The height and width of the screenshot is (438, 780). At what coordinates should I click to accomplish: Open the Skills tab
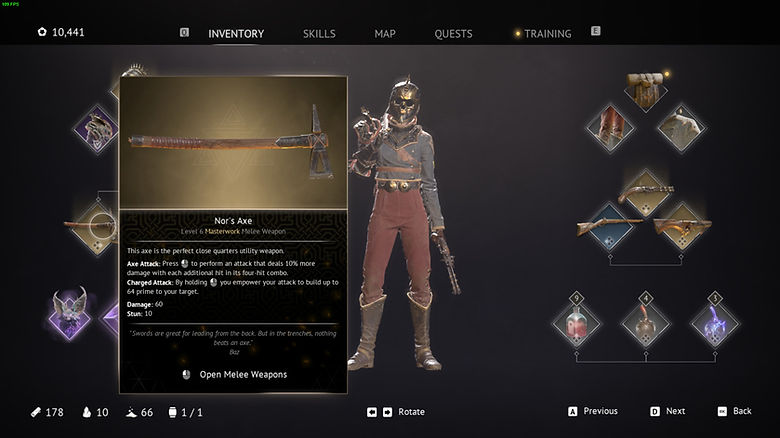(319, 34)
